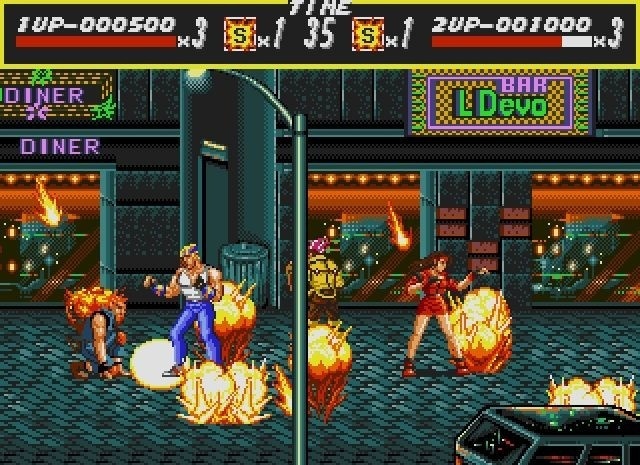Activate player two's special attack S icon
The image size is (640, 465).
pyautogui.click(x=367, y=37)
